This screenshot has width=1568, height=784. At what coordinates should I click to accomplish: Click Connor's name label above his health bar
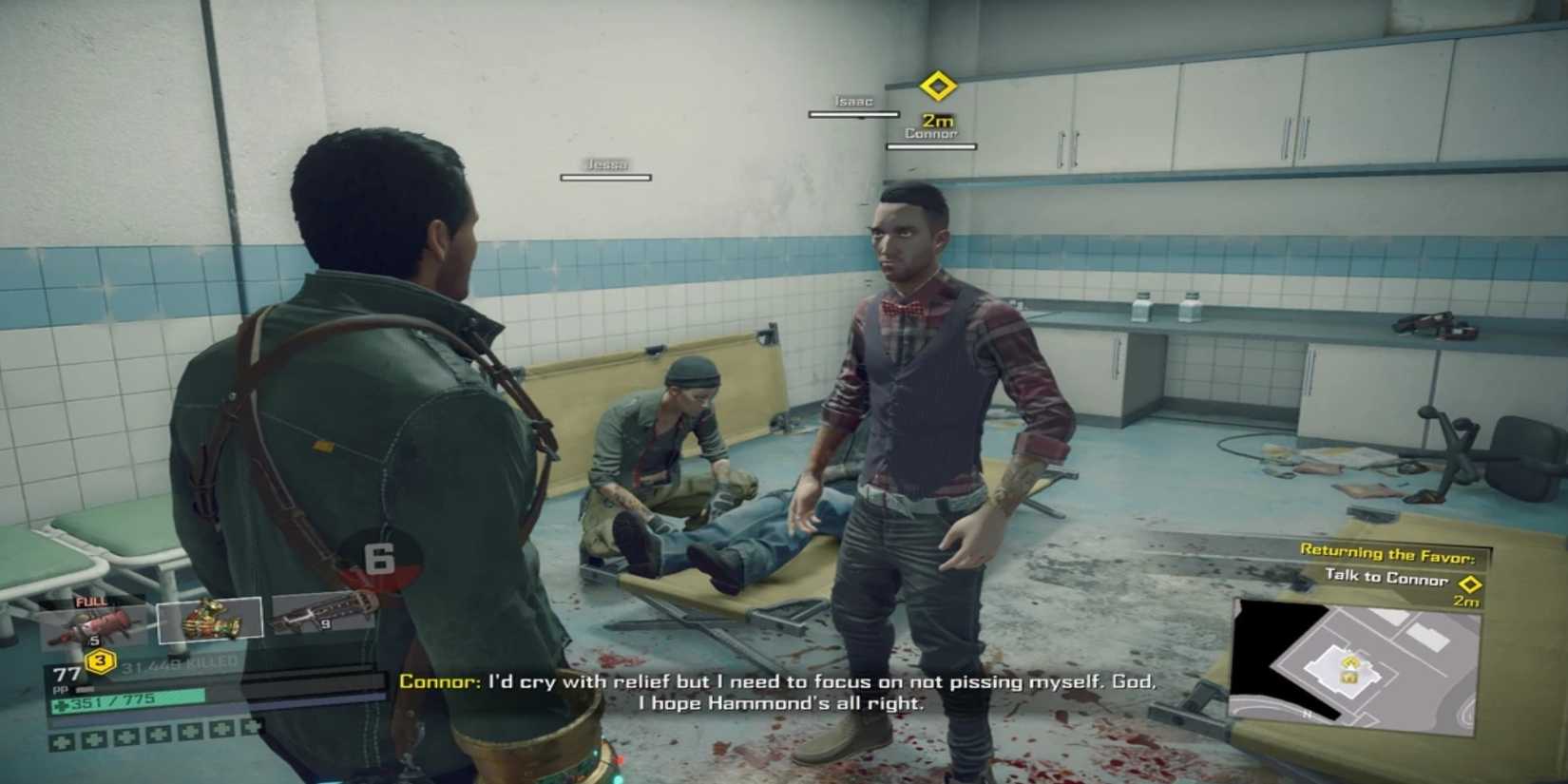[x=933, y=134]
